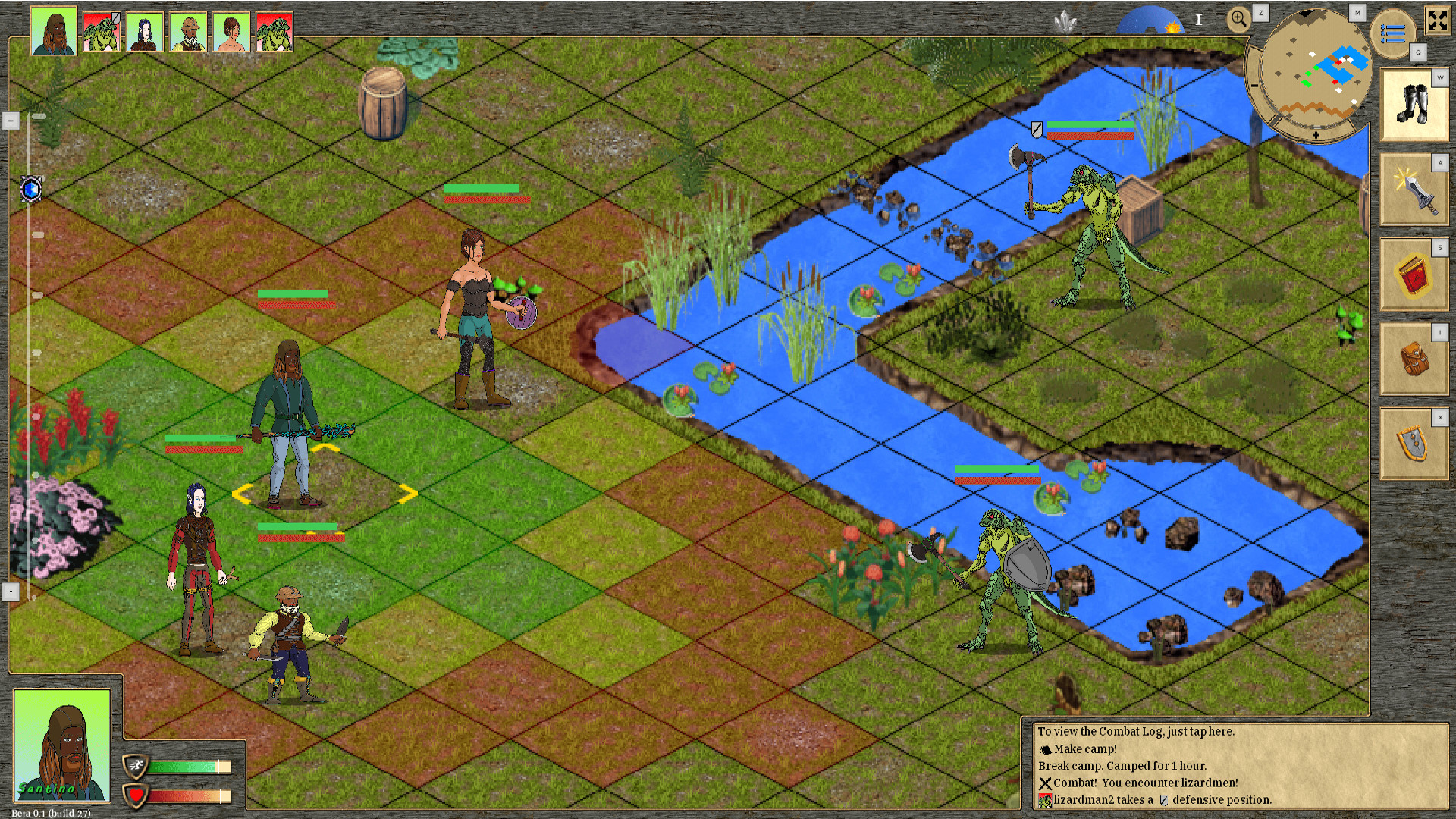The width and height of the screenshot is (1456, 819).
Task: Click the crystal shards icon near the top
Action: click(1065, 20)
